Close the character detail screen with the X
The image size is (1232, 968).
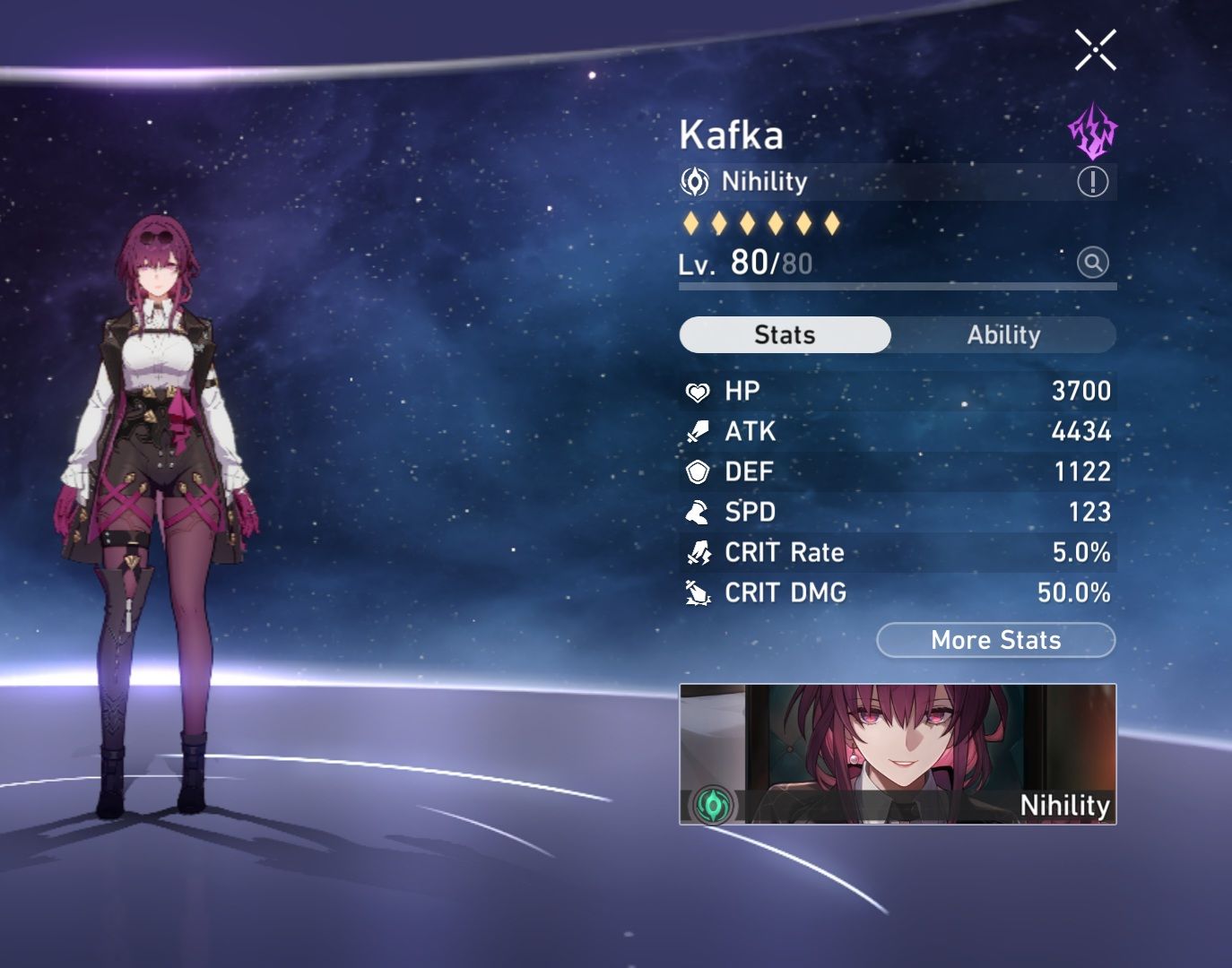(1096, 48)
